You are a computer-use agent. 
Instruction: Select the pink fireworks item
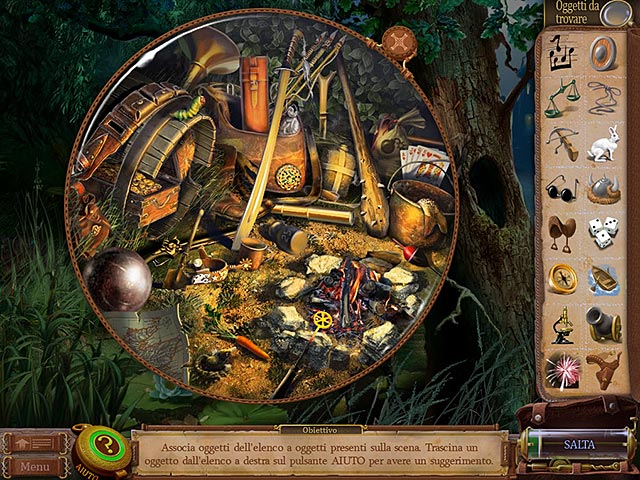point(562,367)
